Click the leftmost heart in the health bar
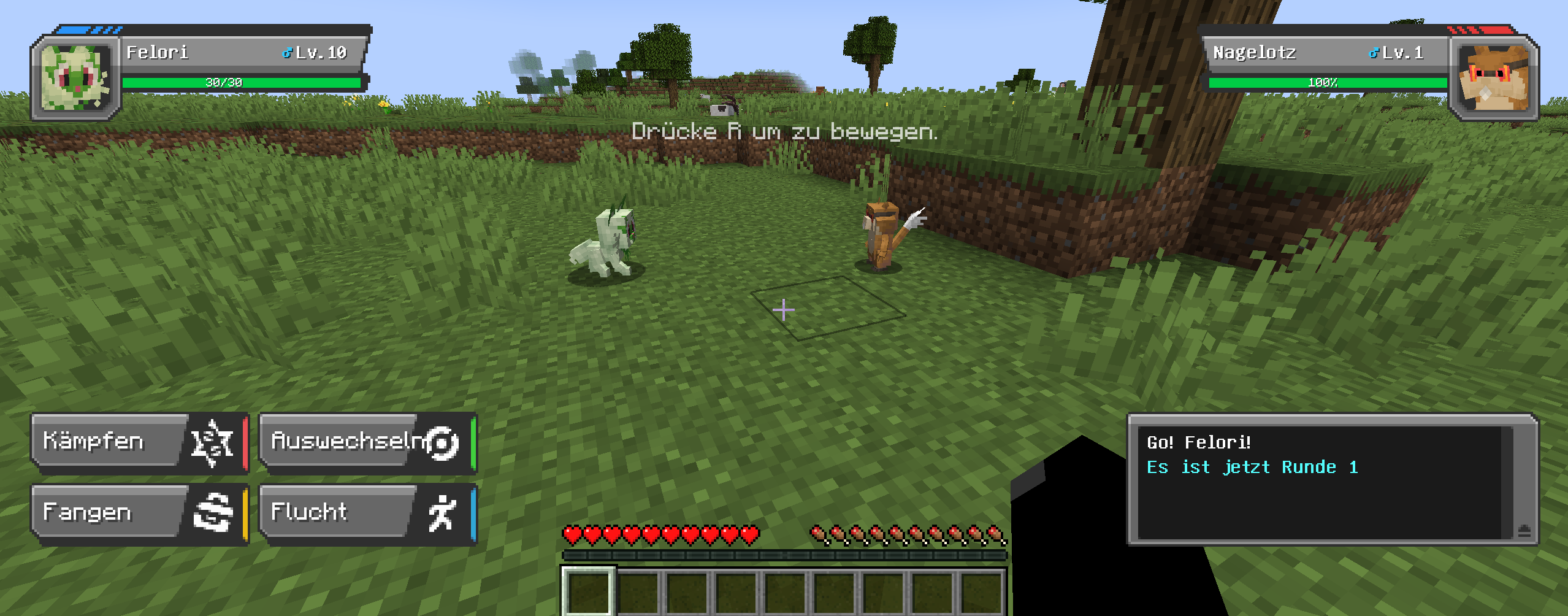Image resolution: width=1568 pixels, height=616 pixels. pos(572,534)
